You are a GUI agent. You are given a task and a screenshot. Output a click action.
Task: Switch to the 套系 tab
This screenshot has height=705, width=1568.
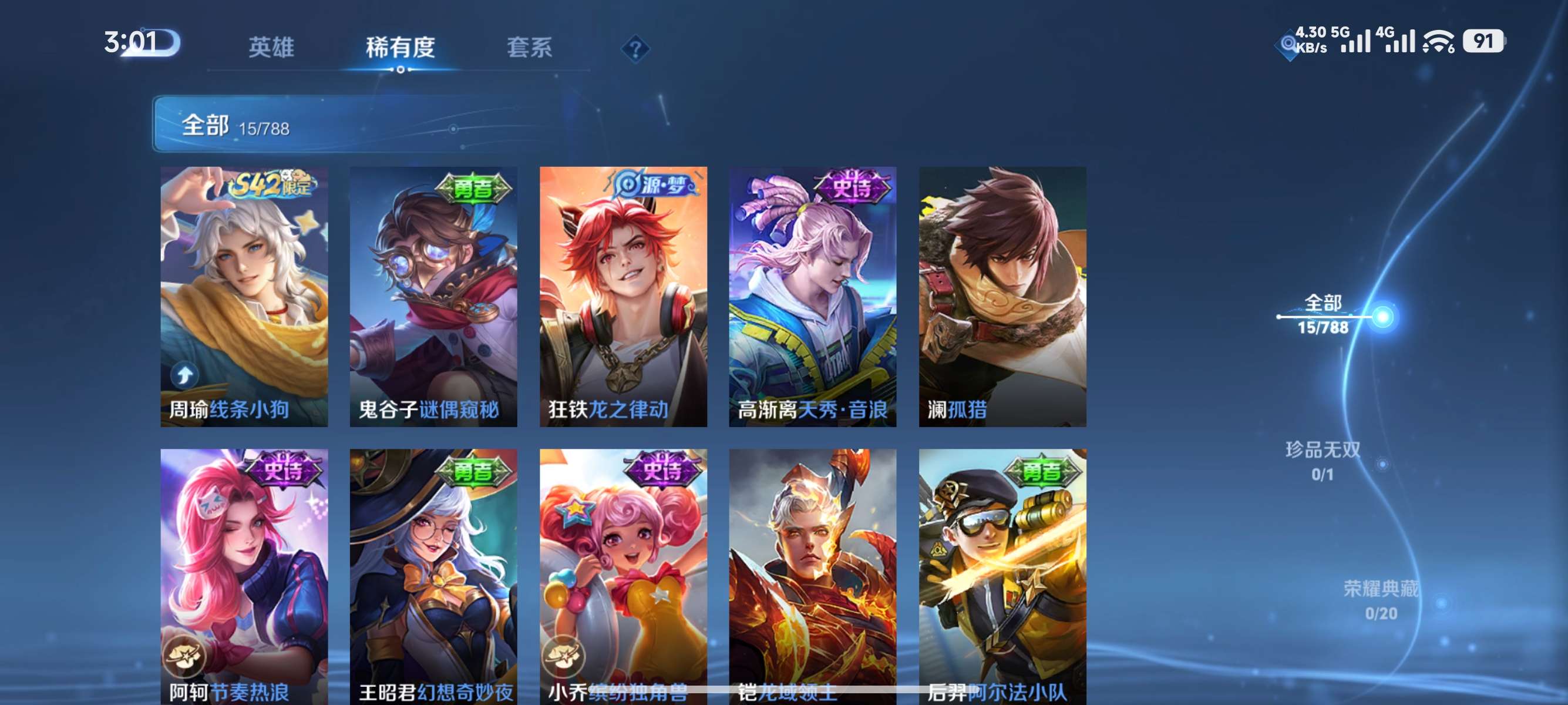pyautogui.click(x=530, y=48)
